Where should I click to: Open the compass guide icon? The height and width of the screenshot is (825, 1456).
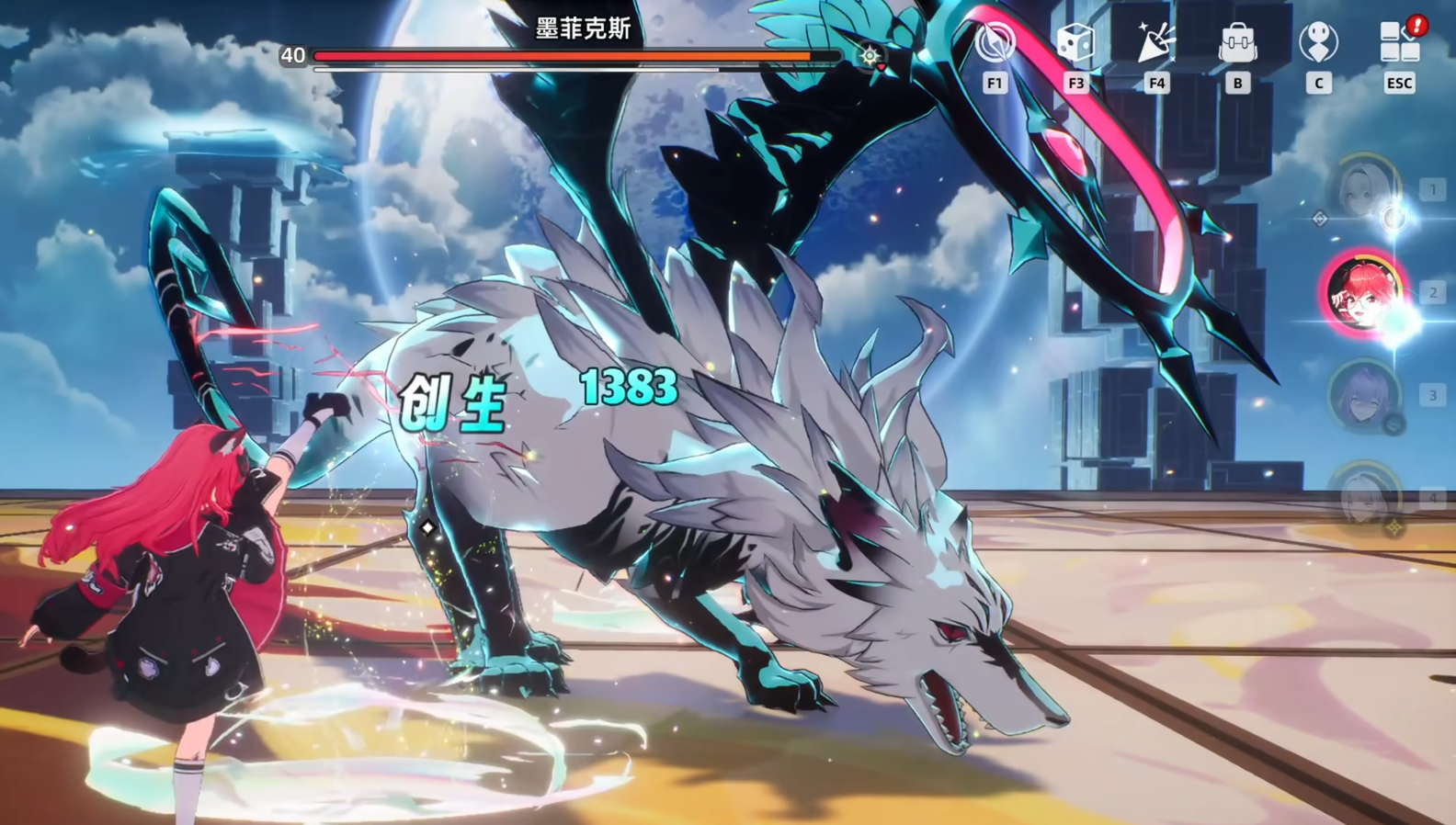coord(995,43)
